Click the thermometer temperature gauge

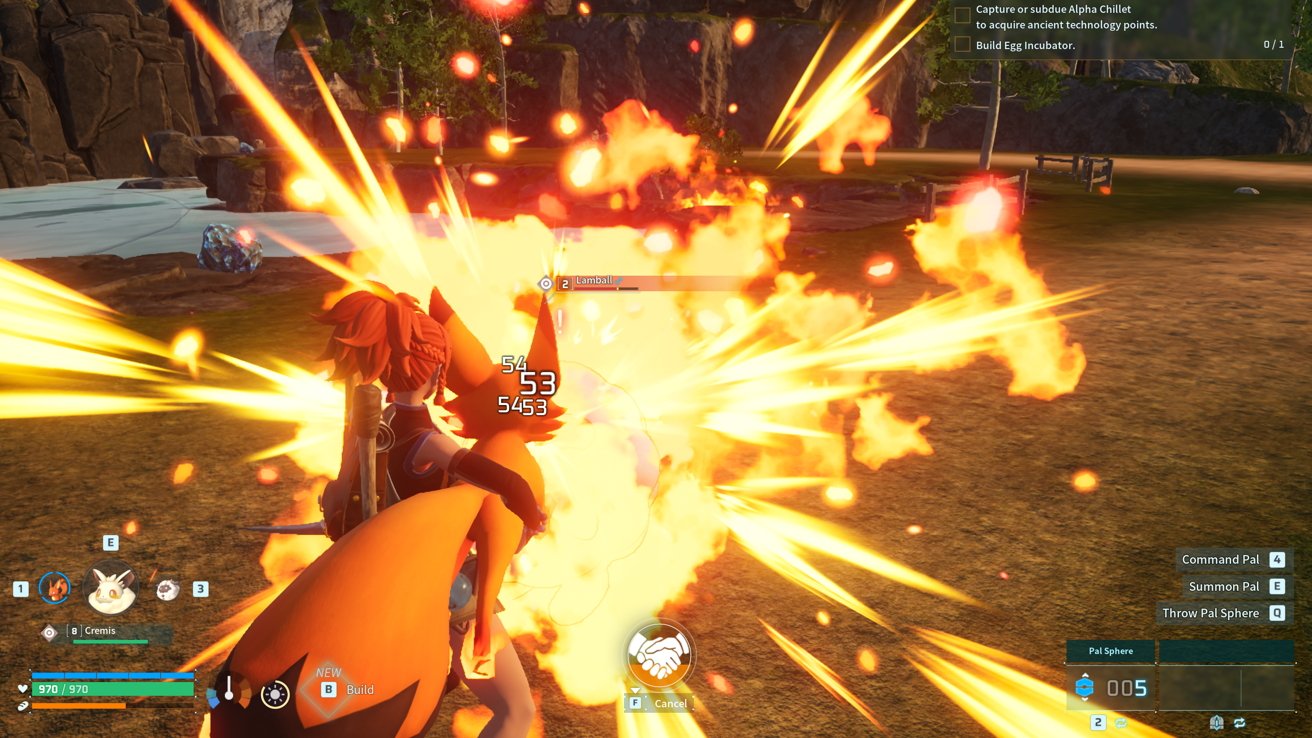229,690
